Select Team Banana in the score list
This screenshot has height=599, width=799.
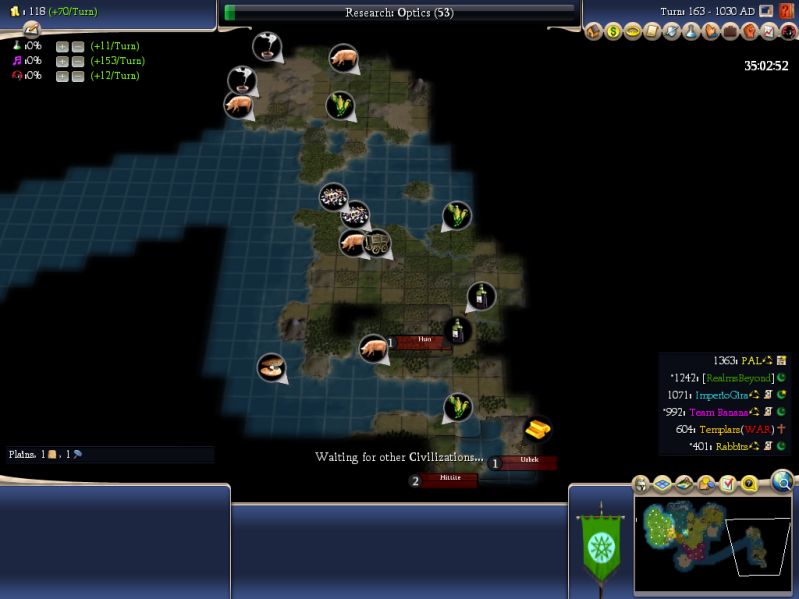(723, 412)
